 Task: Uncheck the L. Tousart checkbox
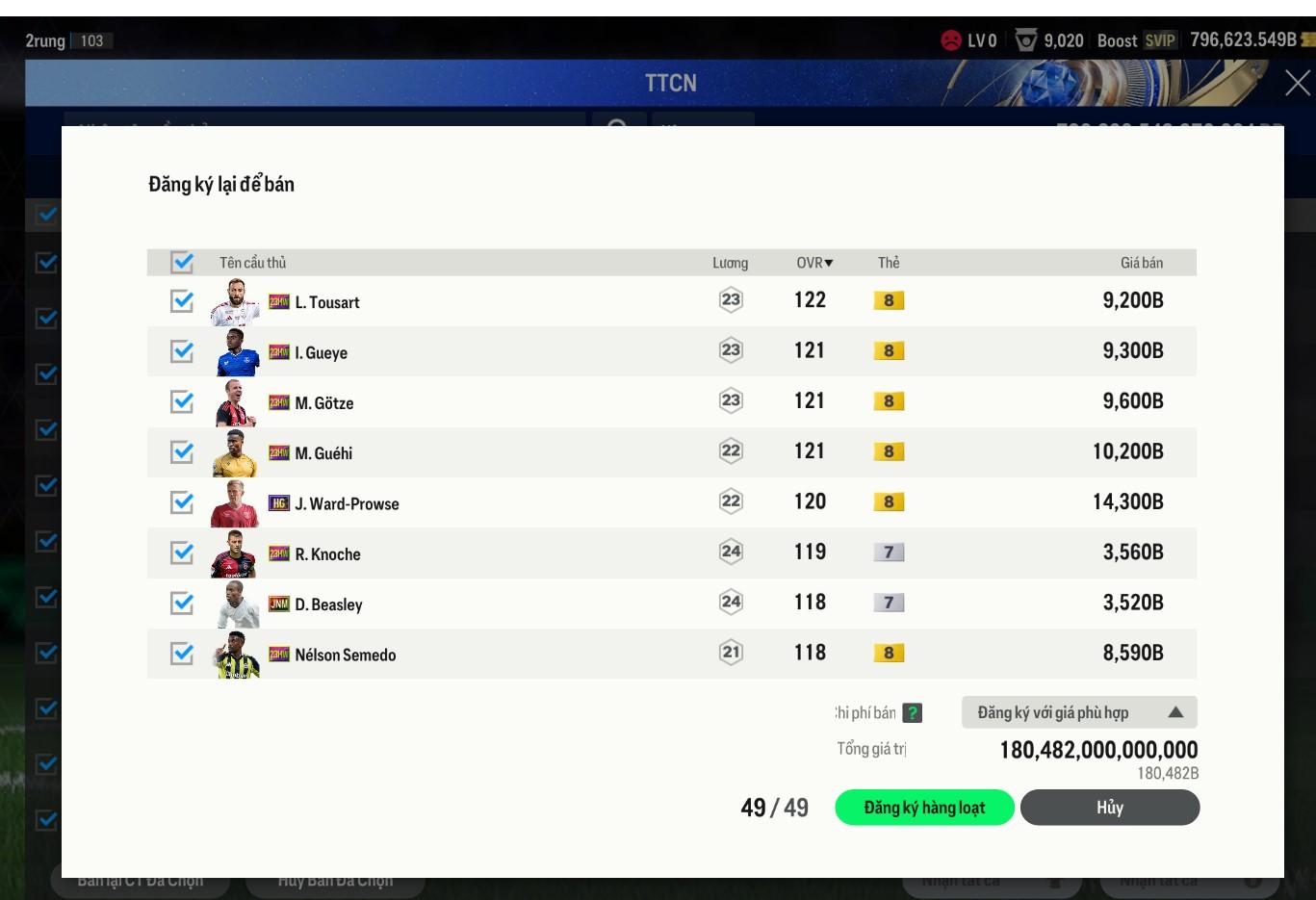(x=182, y=301)
